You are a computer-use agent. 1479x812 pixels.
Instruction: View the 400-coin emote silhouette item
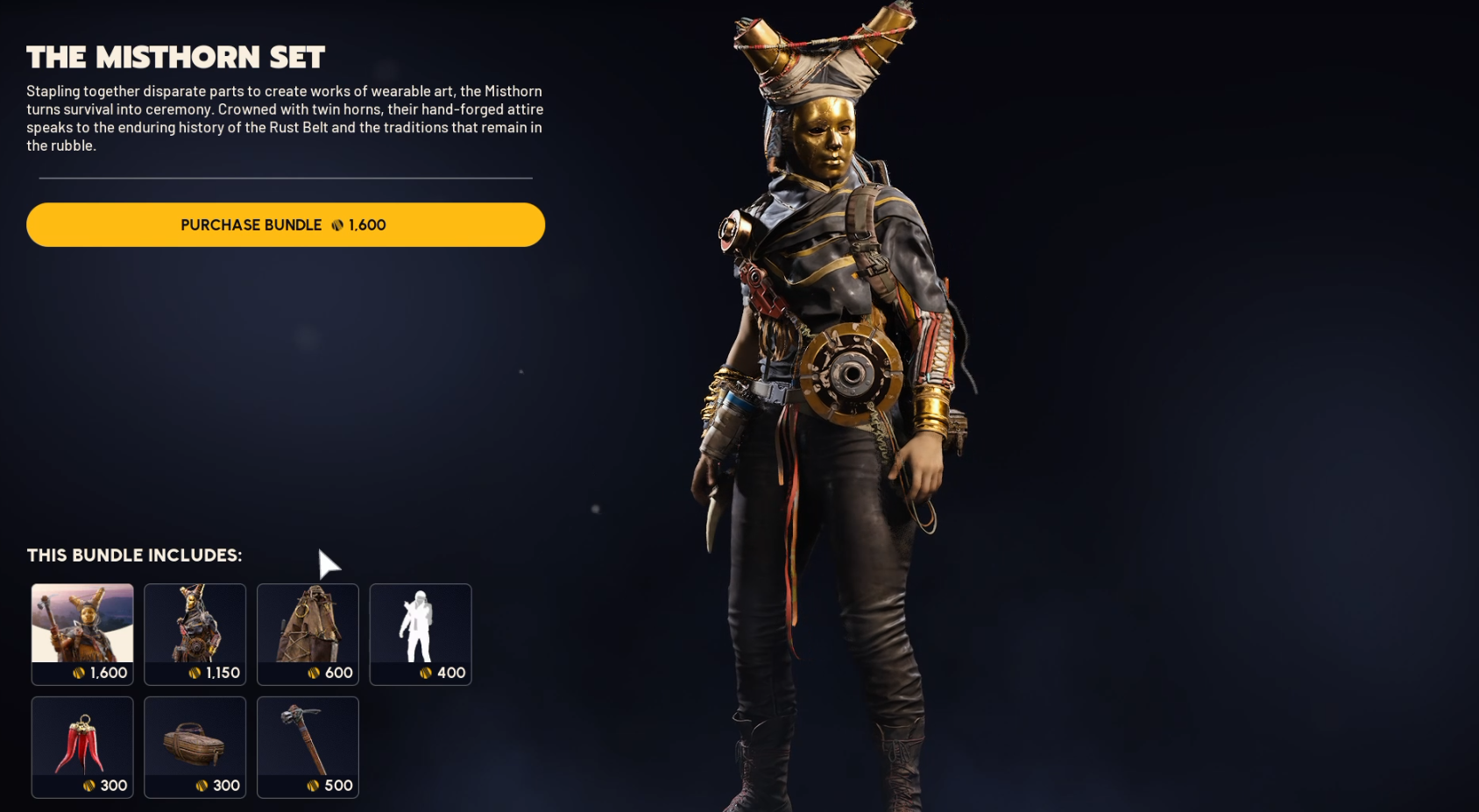pyautogui.click(x=421, y=633)
